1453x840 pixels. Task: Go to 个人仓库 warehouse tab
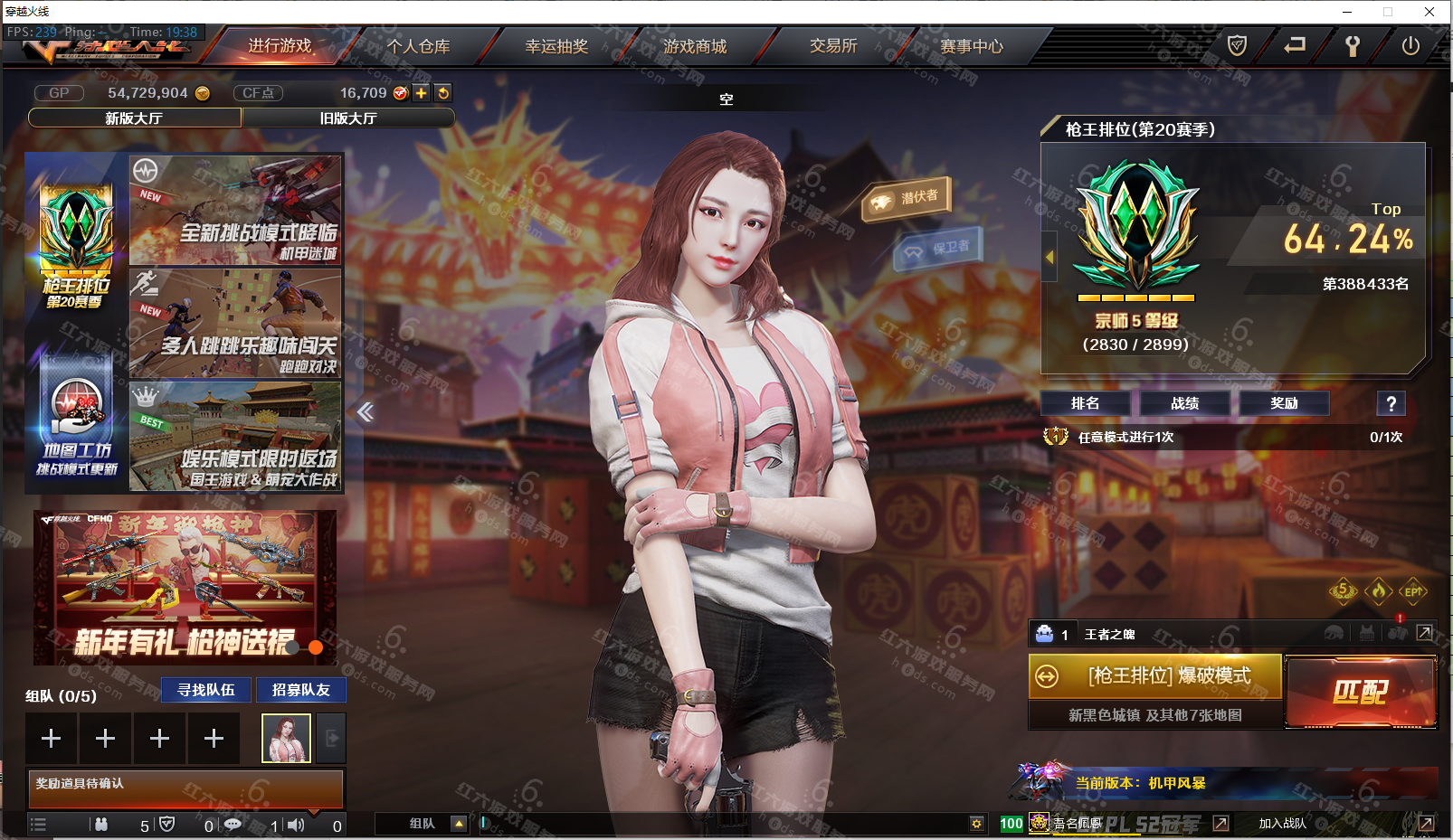tap(418, 46)
